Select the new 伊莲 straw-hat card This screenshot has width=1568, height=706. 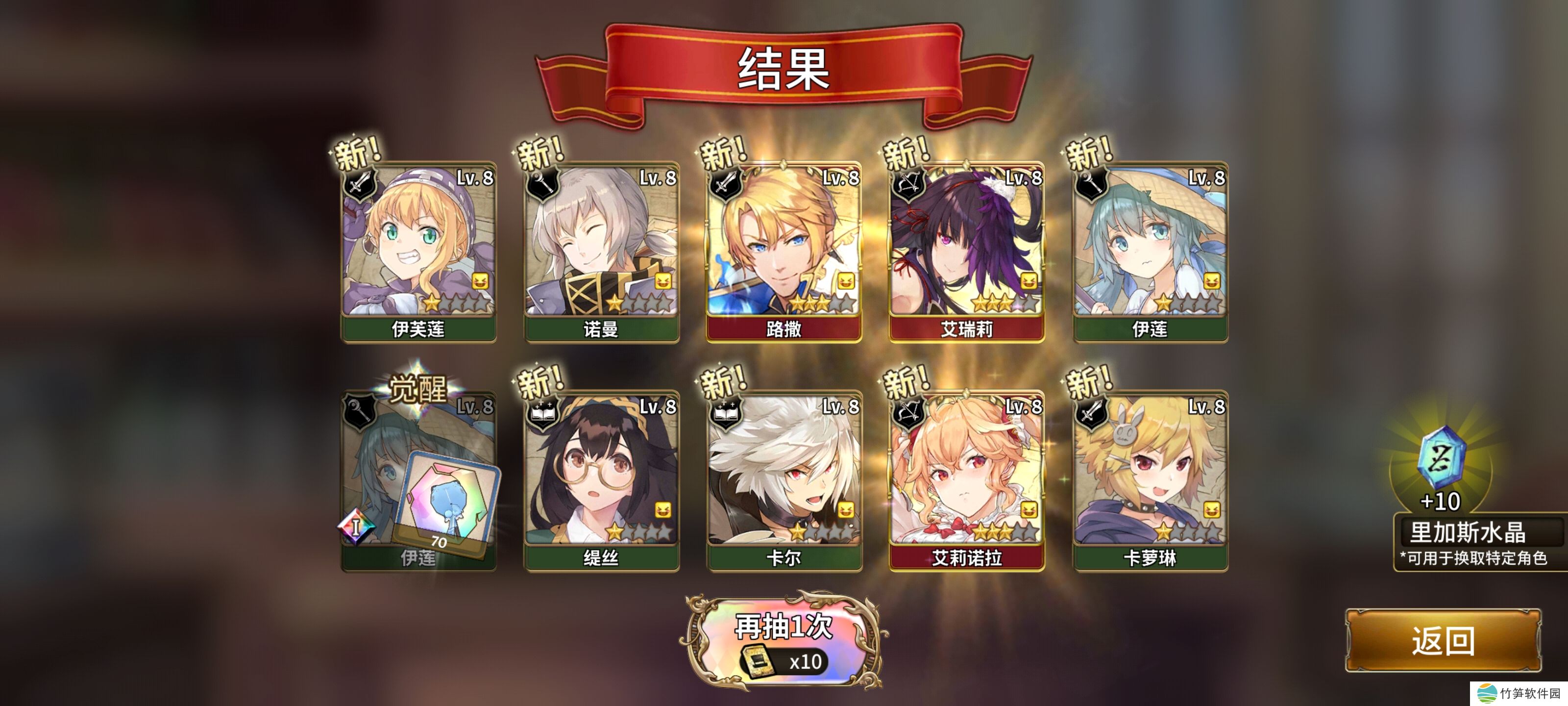pyautogui.click(x=1150, y=250)
